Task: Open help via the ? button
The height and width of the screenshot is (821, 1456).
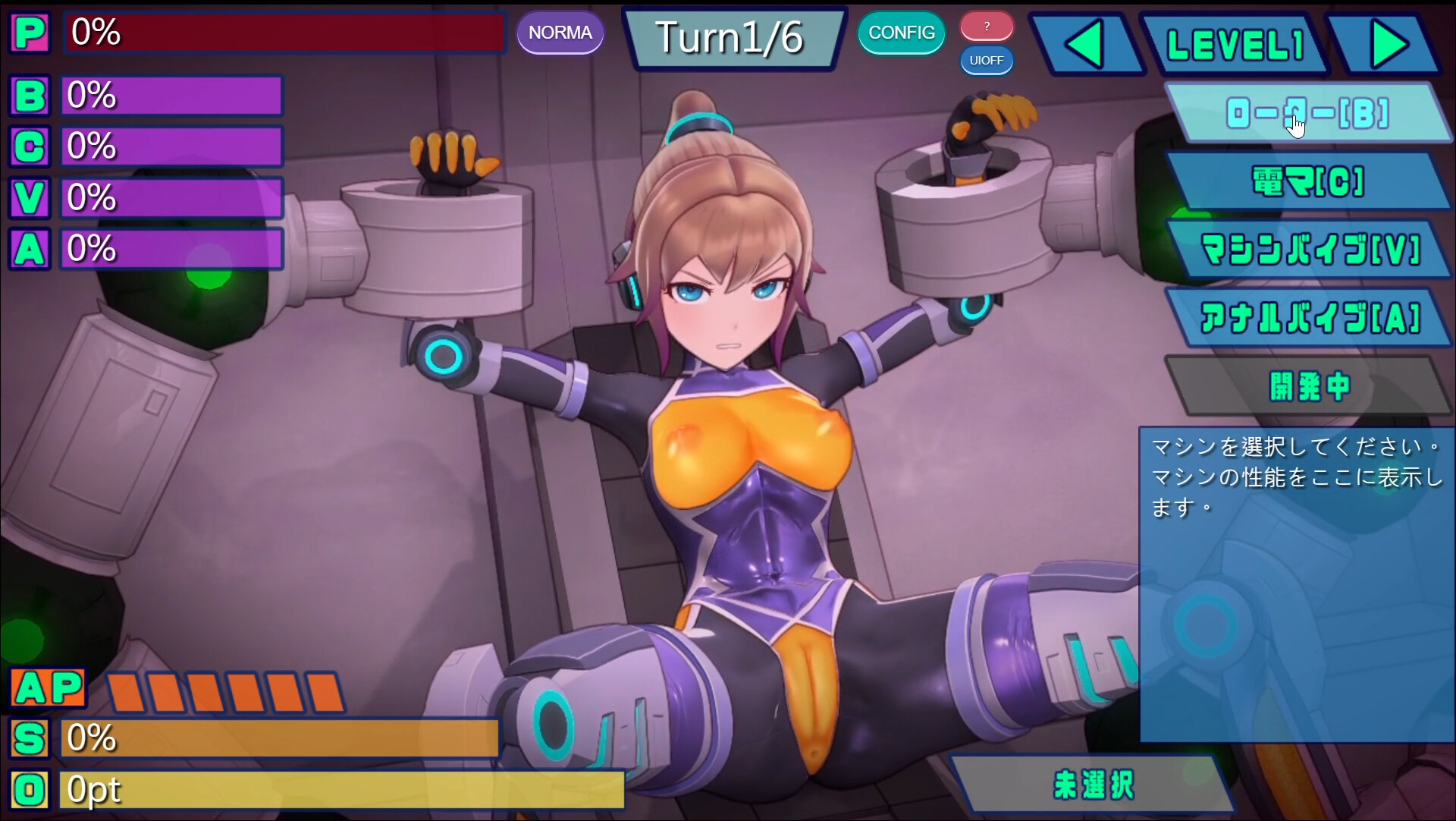Action: tap(987, 25)
